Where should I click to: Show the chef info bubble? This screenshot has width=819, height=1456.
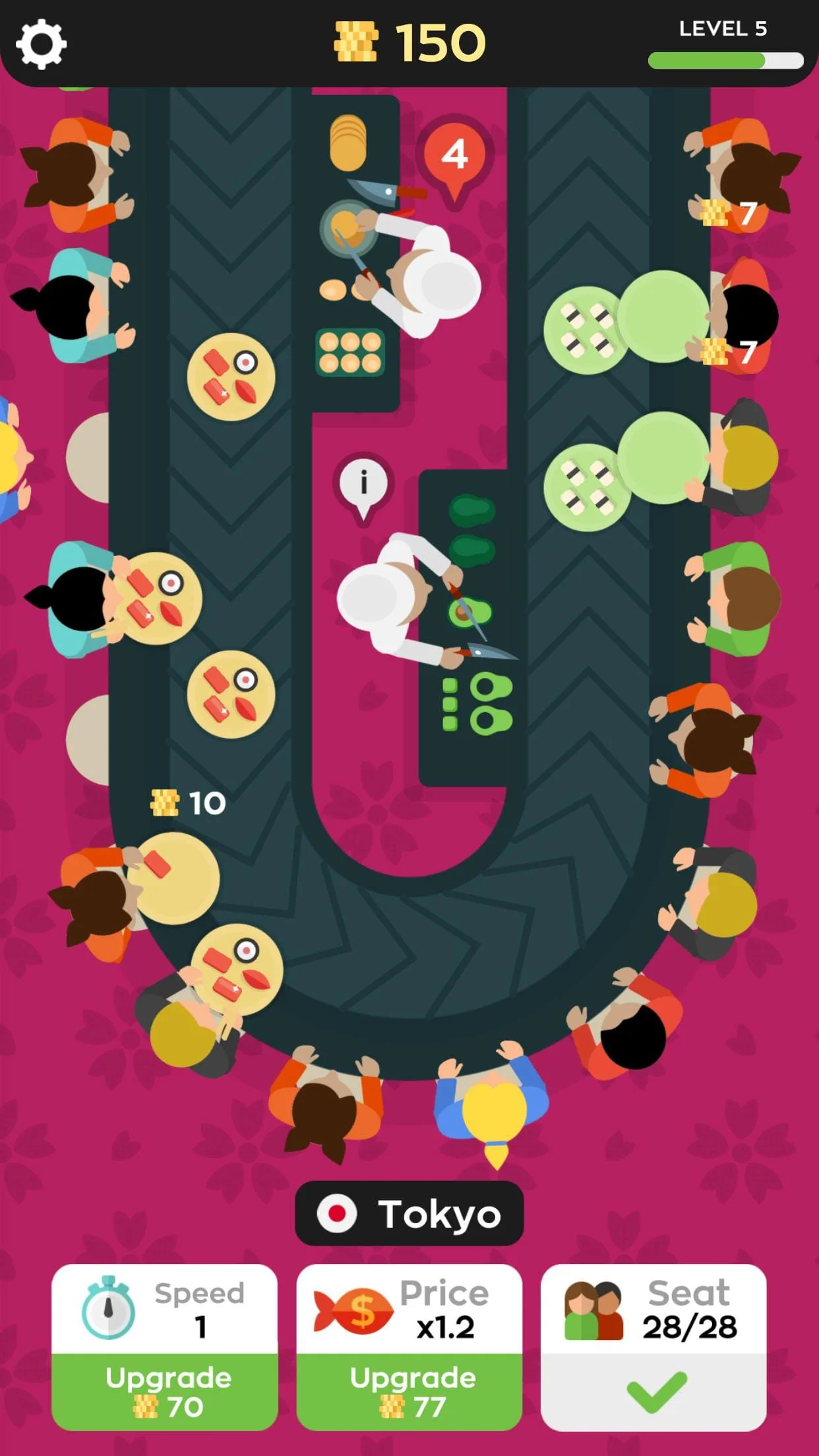pyautogui.click(x=363, y=483)
